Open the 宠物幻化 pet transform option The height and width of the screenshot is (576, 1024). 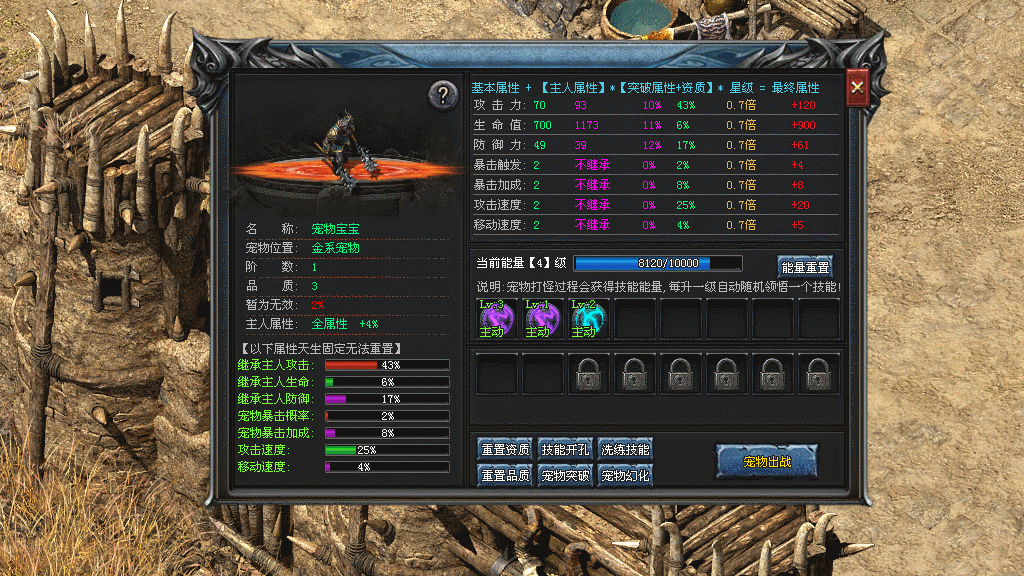(x=626, y=475)
